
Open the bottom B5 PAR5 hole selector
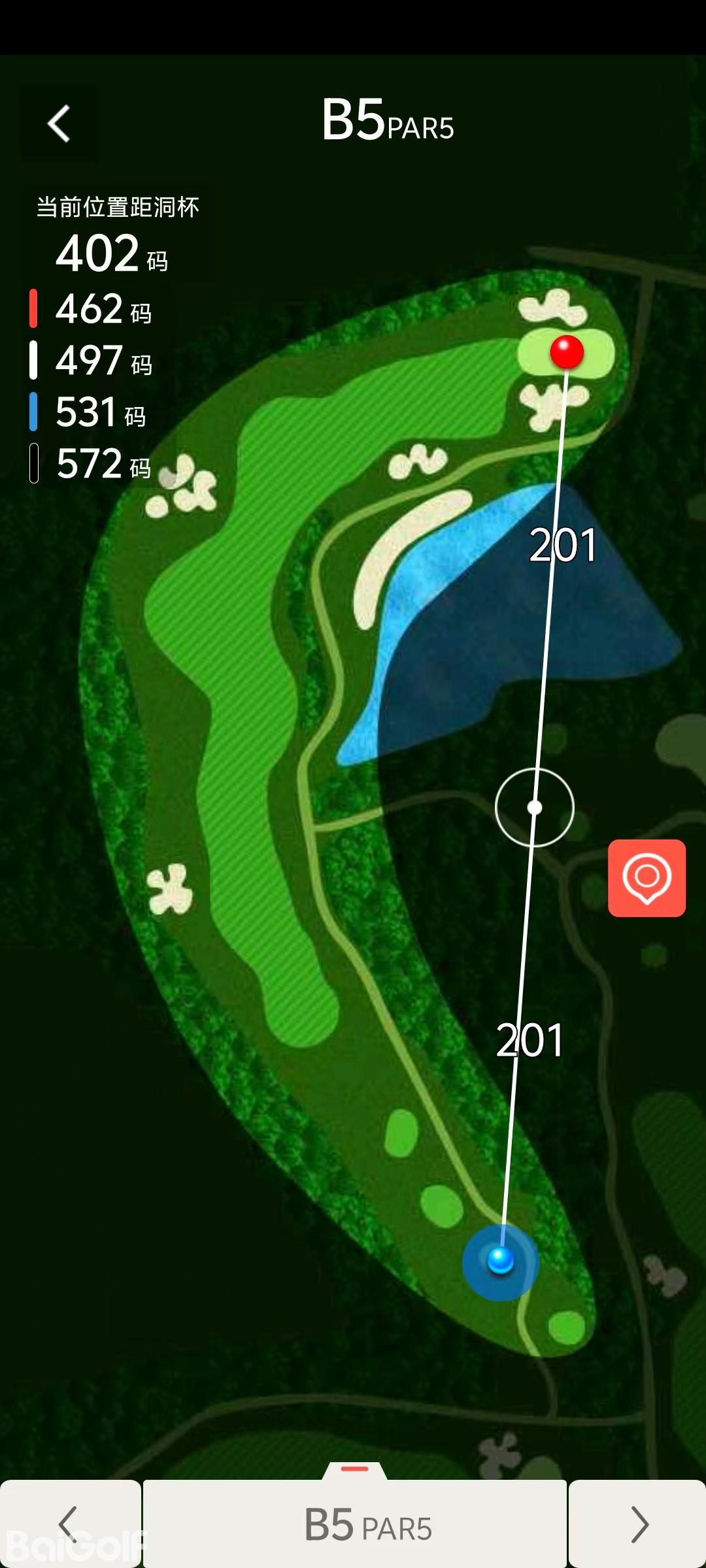[355, 1524]
